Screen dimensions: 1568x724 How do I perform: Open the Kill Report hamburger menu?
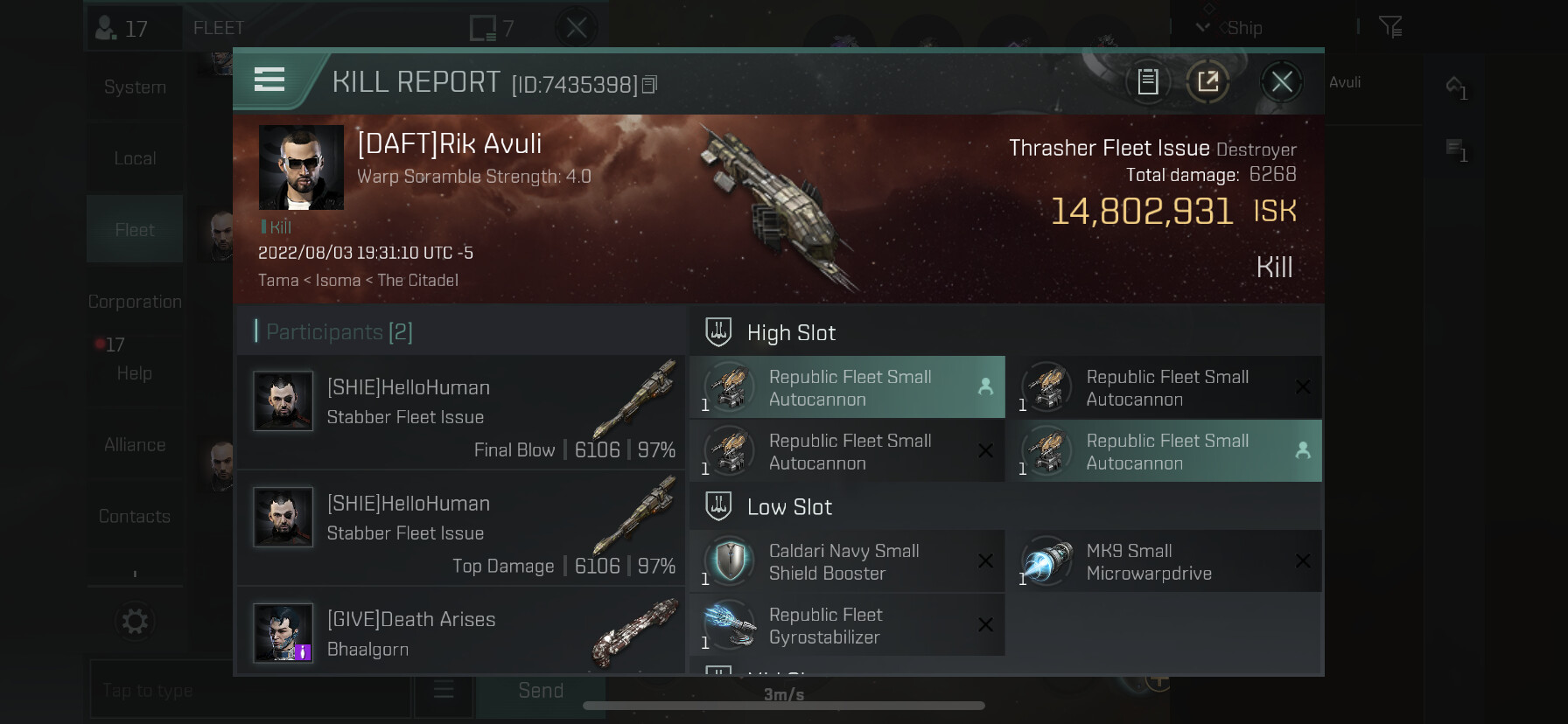point(269,80)
